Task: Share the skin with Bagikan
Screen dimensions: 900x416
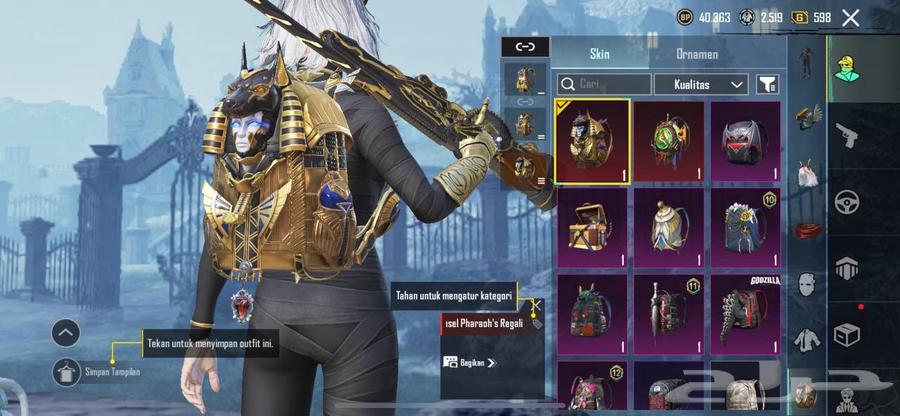Action: click(x=469, y=362)
